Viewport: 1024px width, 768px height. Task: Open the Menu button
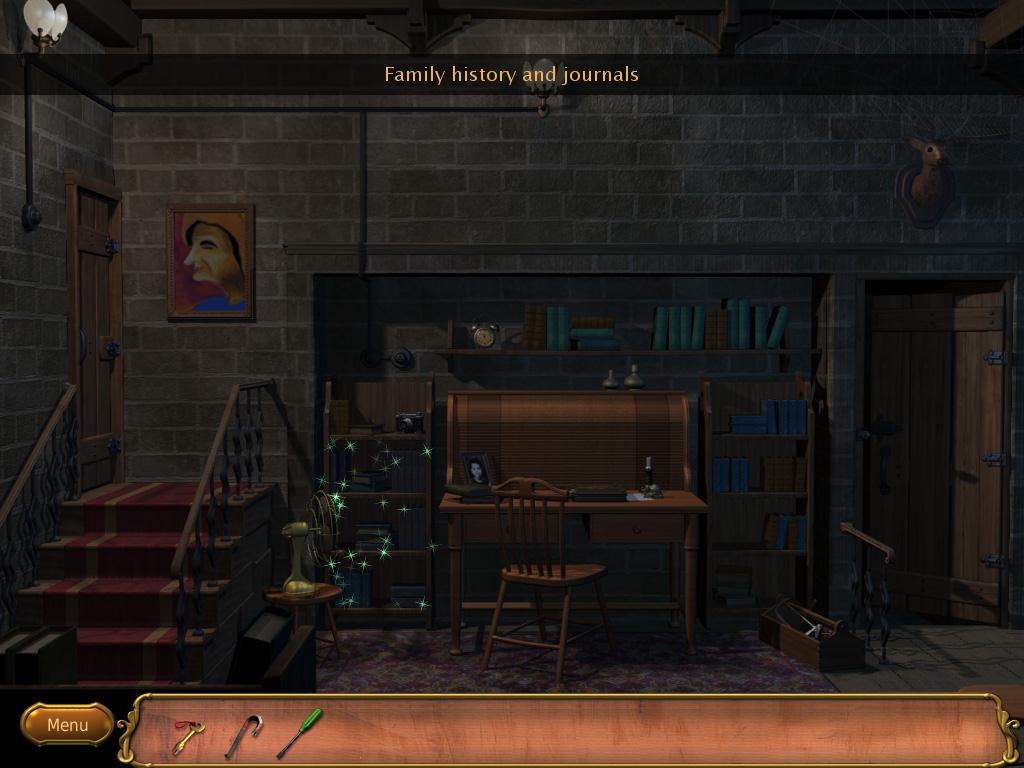click(67, 725)
